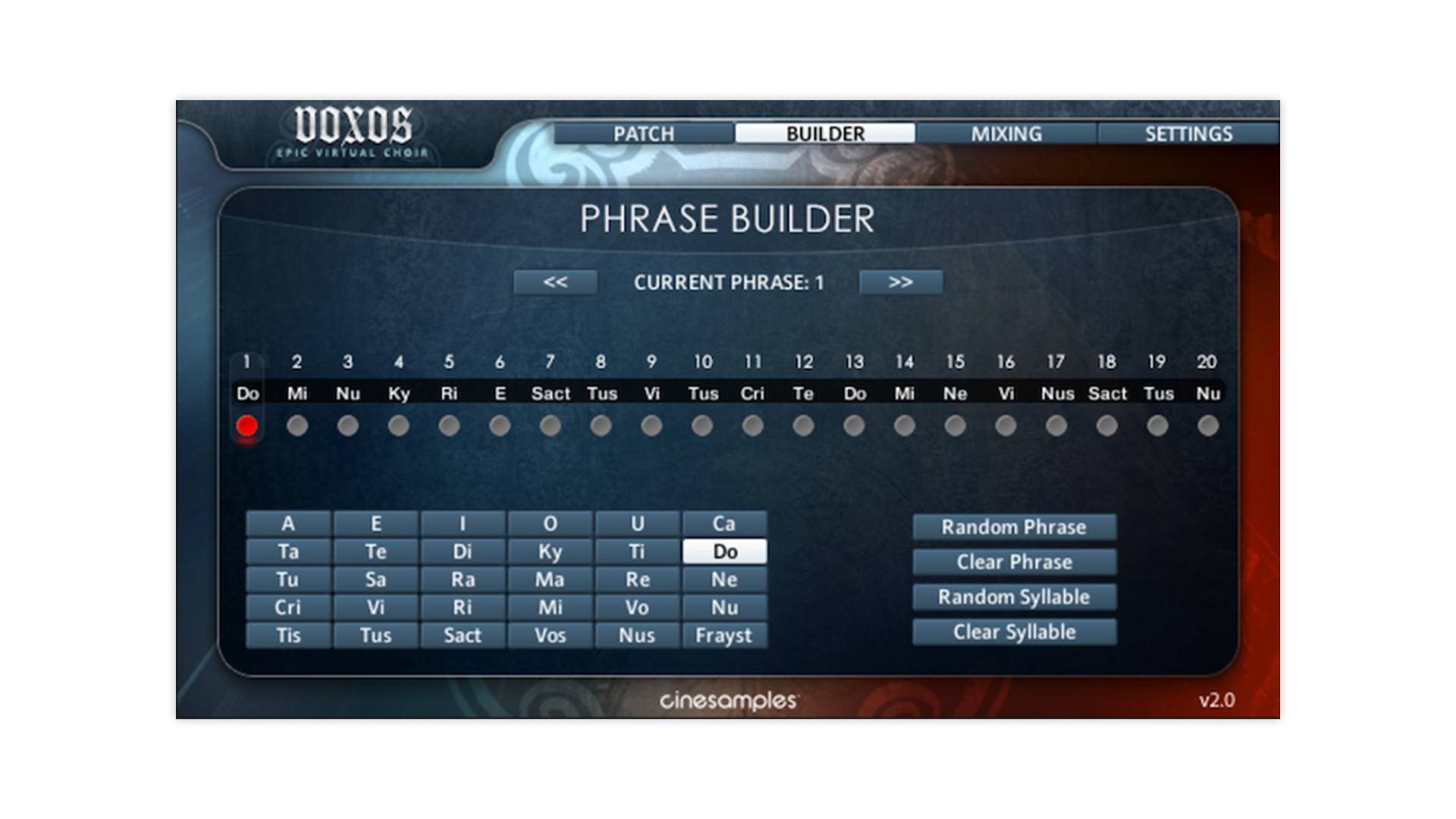Open the MIXING tab
Image resolution: width=1456 pixels, height=819 pixels.
point(1006,134)
